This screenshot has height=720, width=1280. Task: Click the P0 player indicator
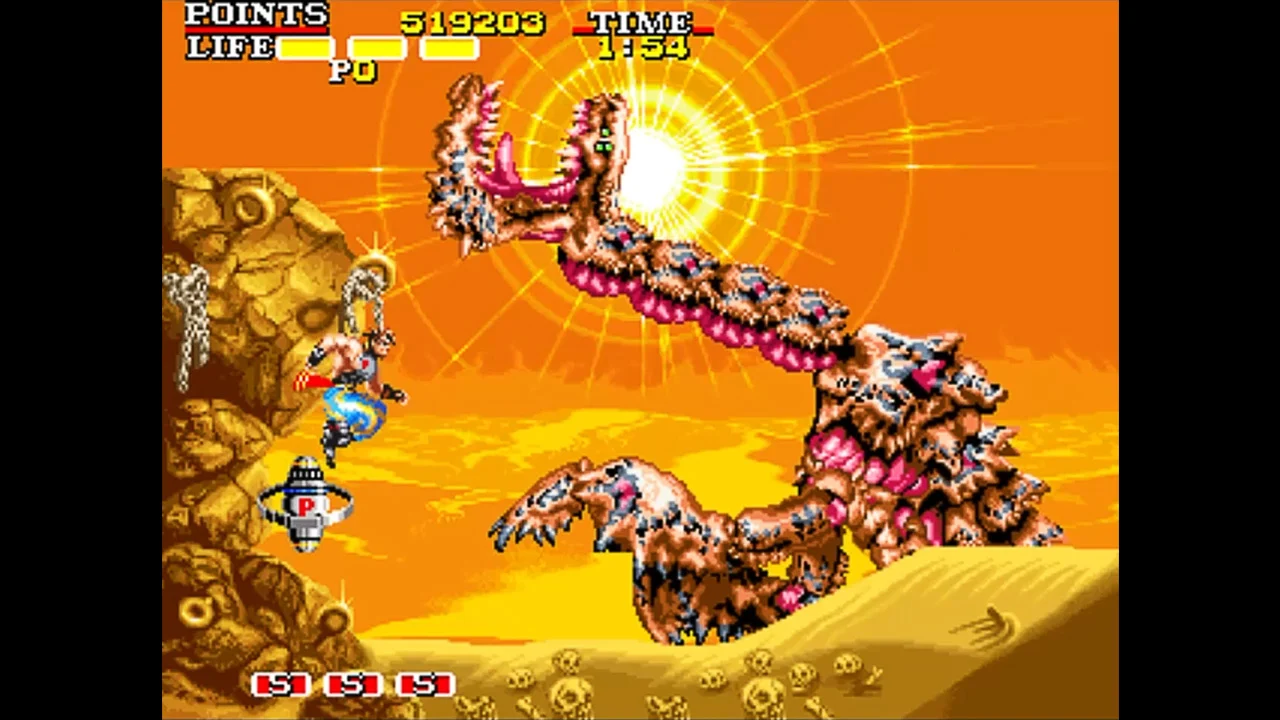351,71
